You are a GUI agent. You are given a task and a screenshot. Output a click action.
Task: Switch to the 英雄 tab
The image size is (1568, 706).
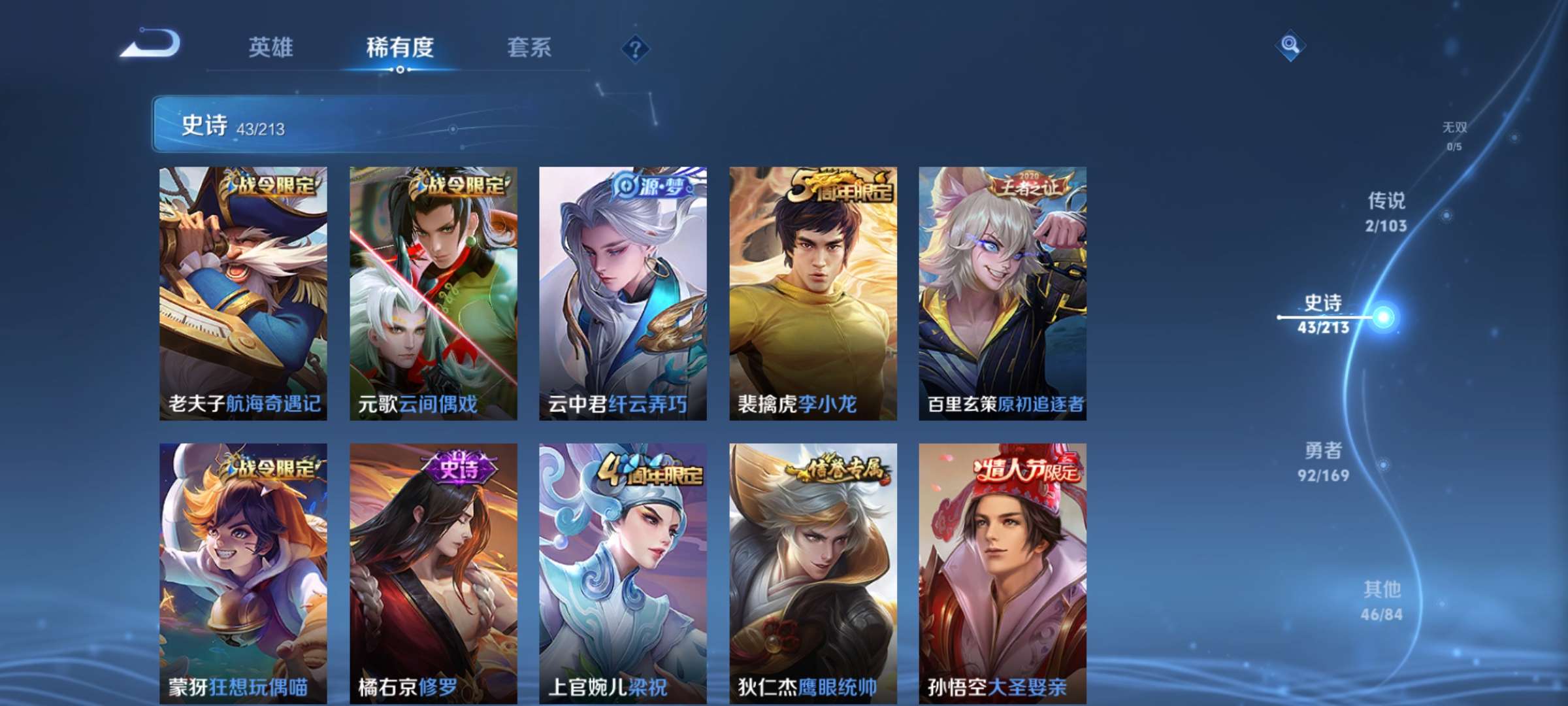point(271,48)
